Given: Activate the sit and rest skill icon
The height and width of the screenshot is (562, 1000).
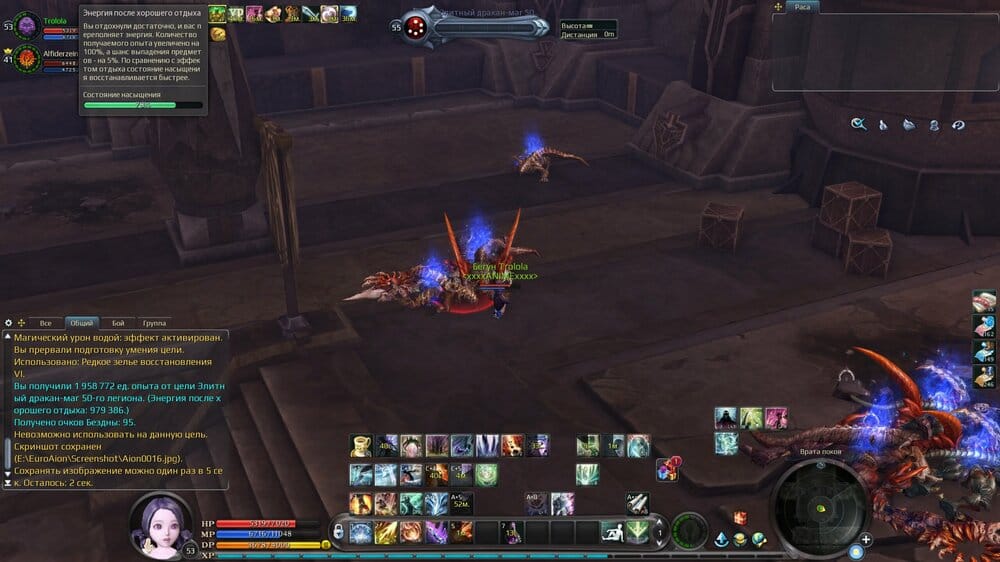Looking at the screenshot, I should (x=611, y=532).
